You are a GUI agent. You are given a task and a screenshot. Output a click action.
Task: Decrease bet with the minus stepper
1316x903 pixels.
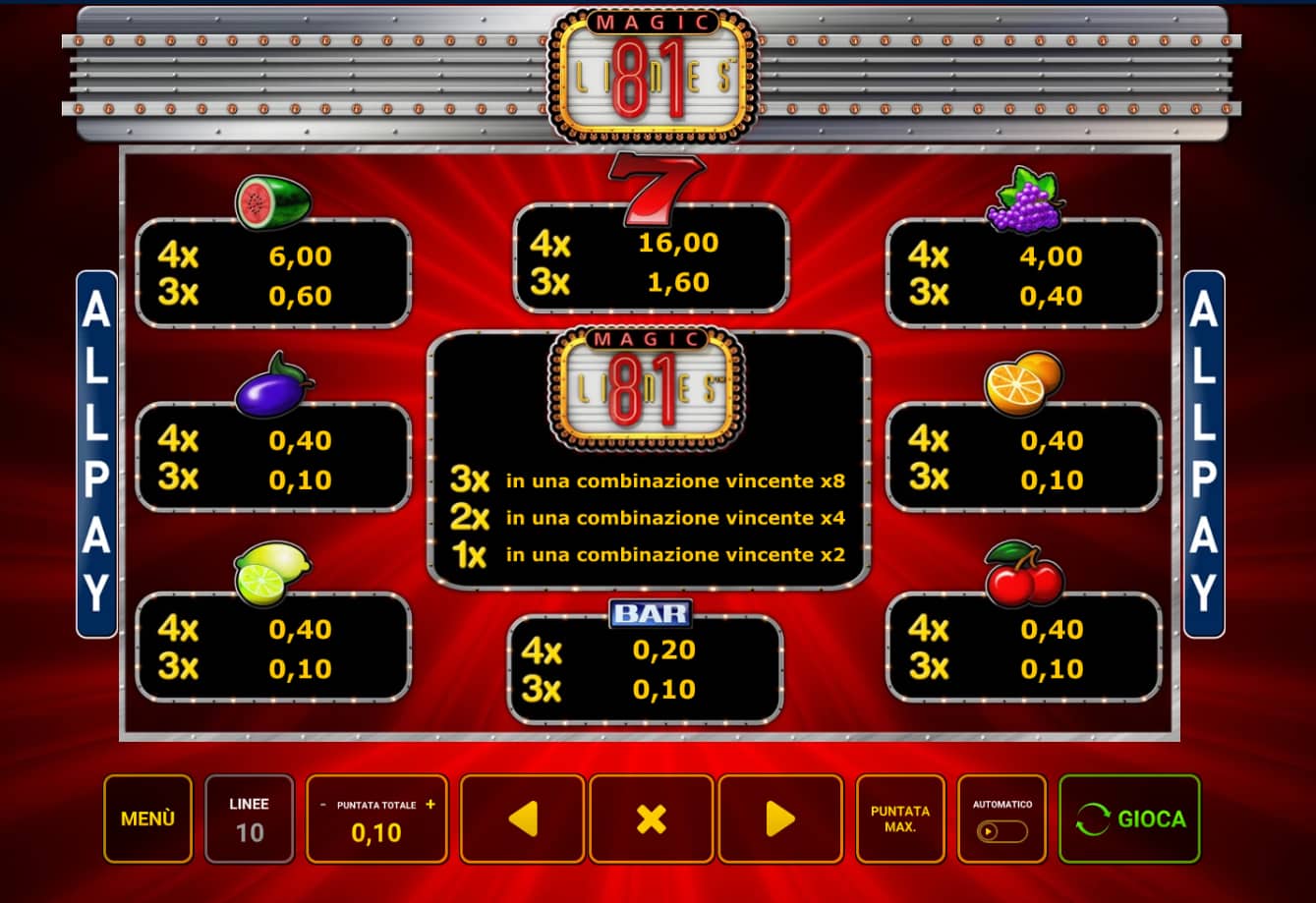tap(322, 804)
